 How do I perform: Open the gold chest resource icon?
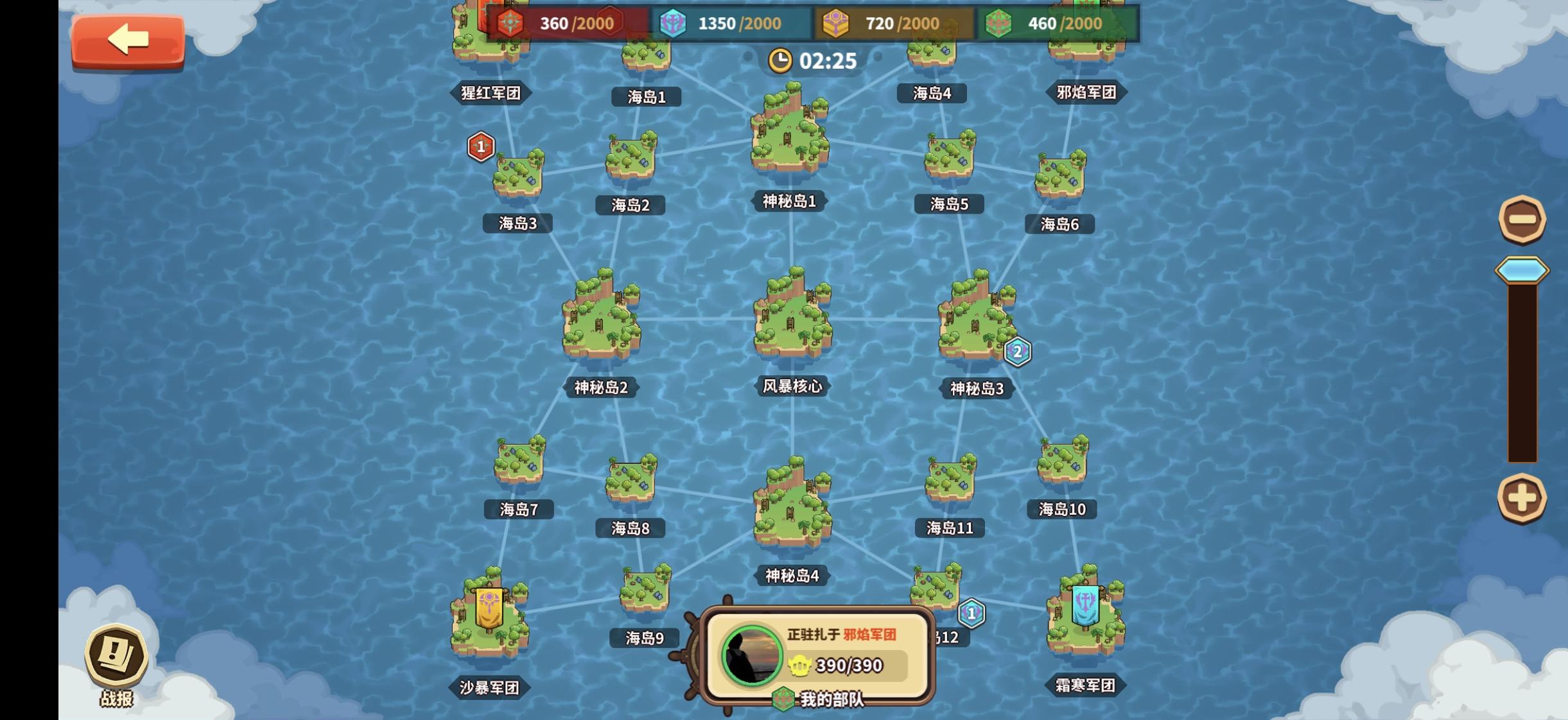click(x=836, y=23)
